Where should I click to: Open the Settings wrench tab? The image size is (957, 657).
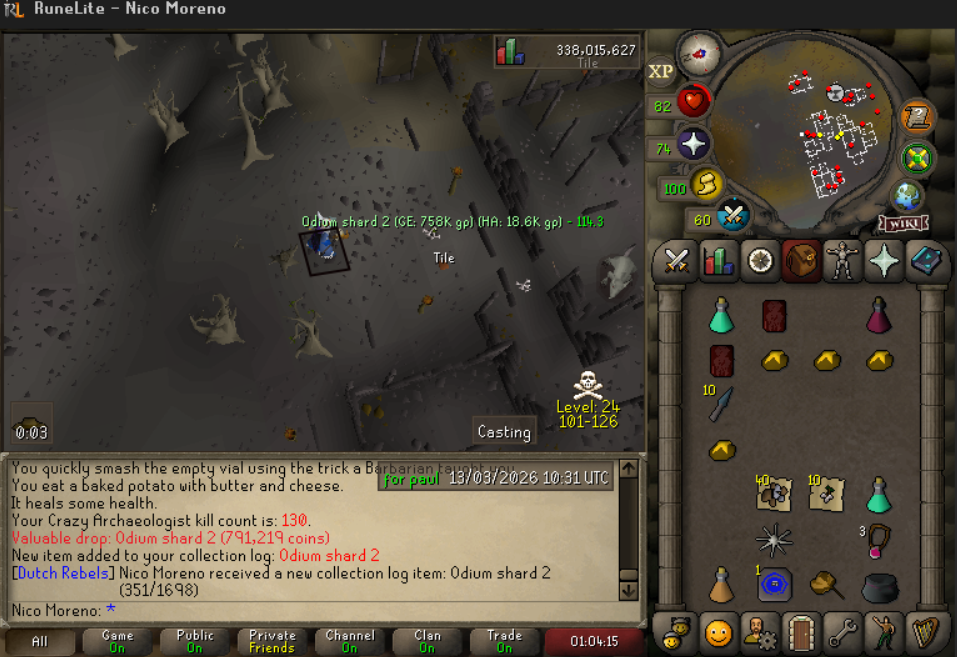pos(843,632)
